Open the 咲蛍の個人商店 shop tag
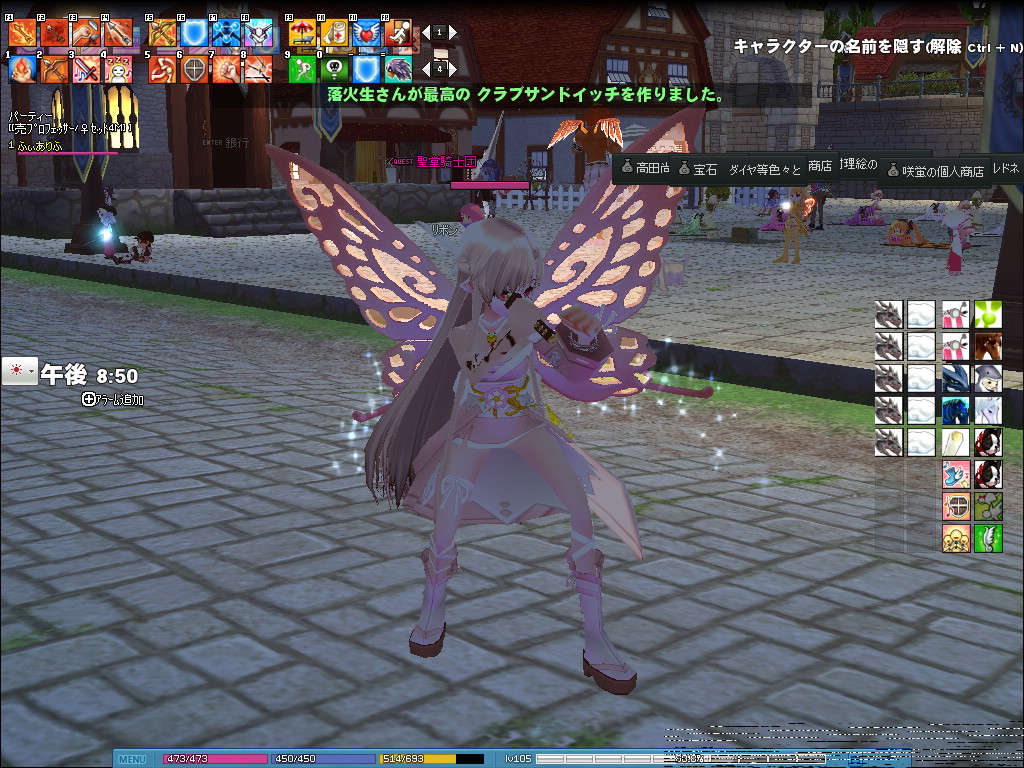Screen dimensions: 1024x768 (935, 171)
